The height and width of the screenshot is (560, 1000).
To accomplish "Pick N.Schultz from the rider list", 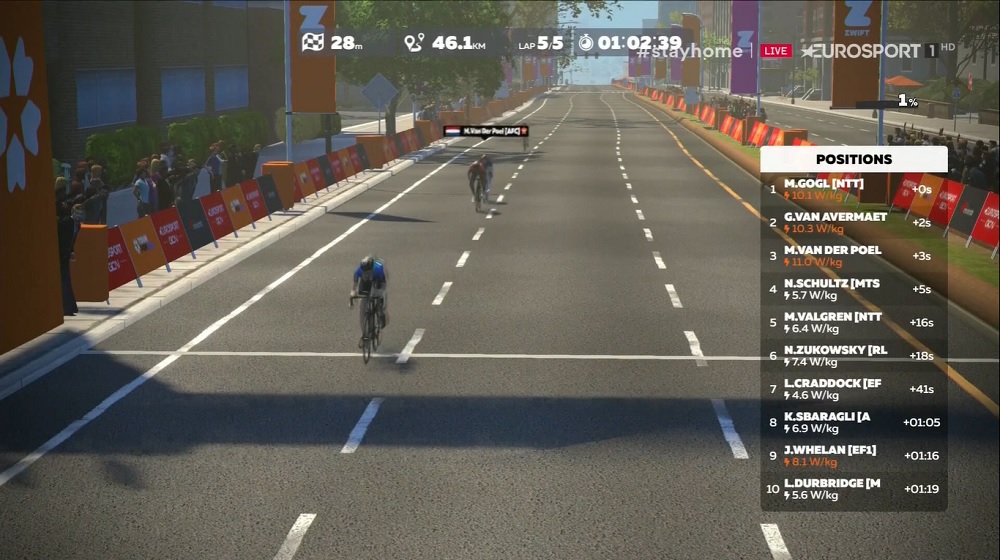I will click(853, 290).
